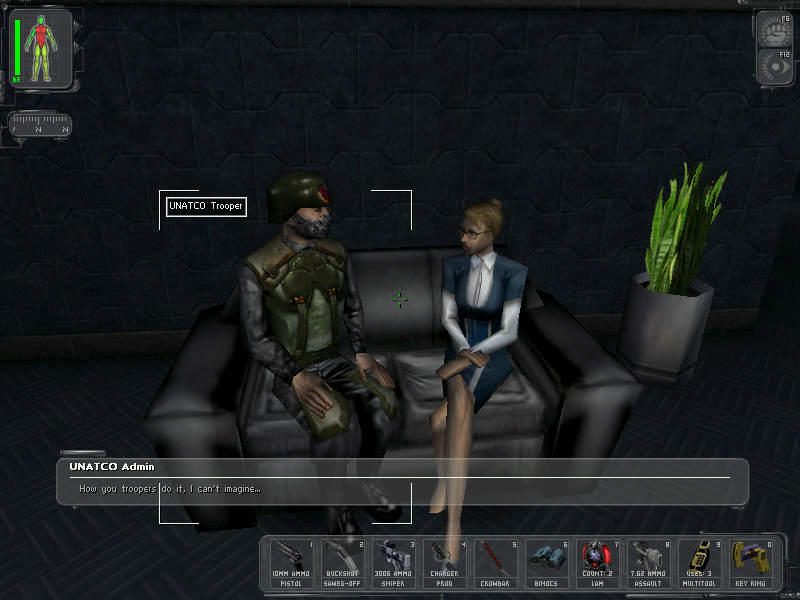This screenshot has width=800, height=600.
Task: Equip the Crowbar slot
Action: pos(495,561)
